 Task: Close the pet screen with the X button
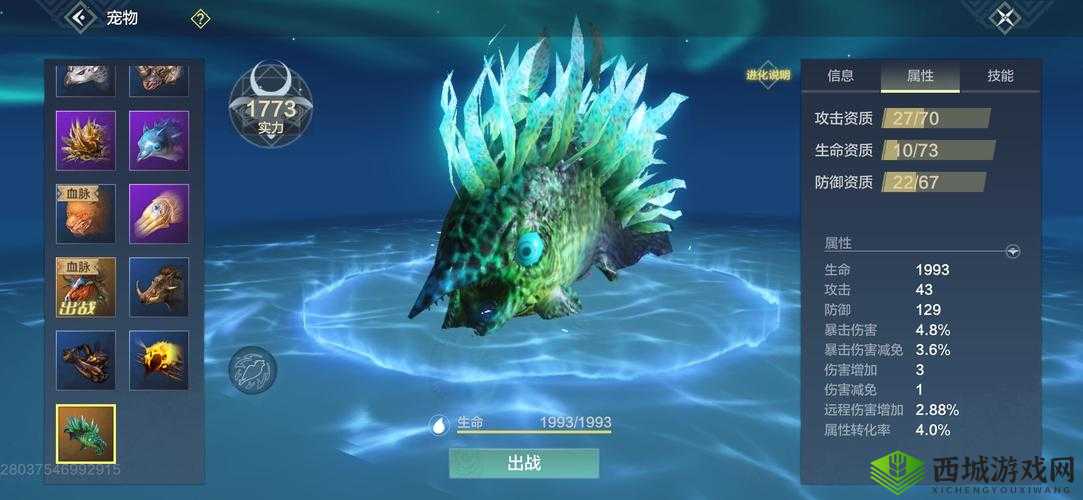[x=1006, y=17]
